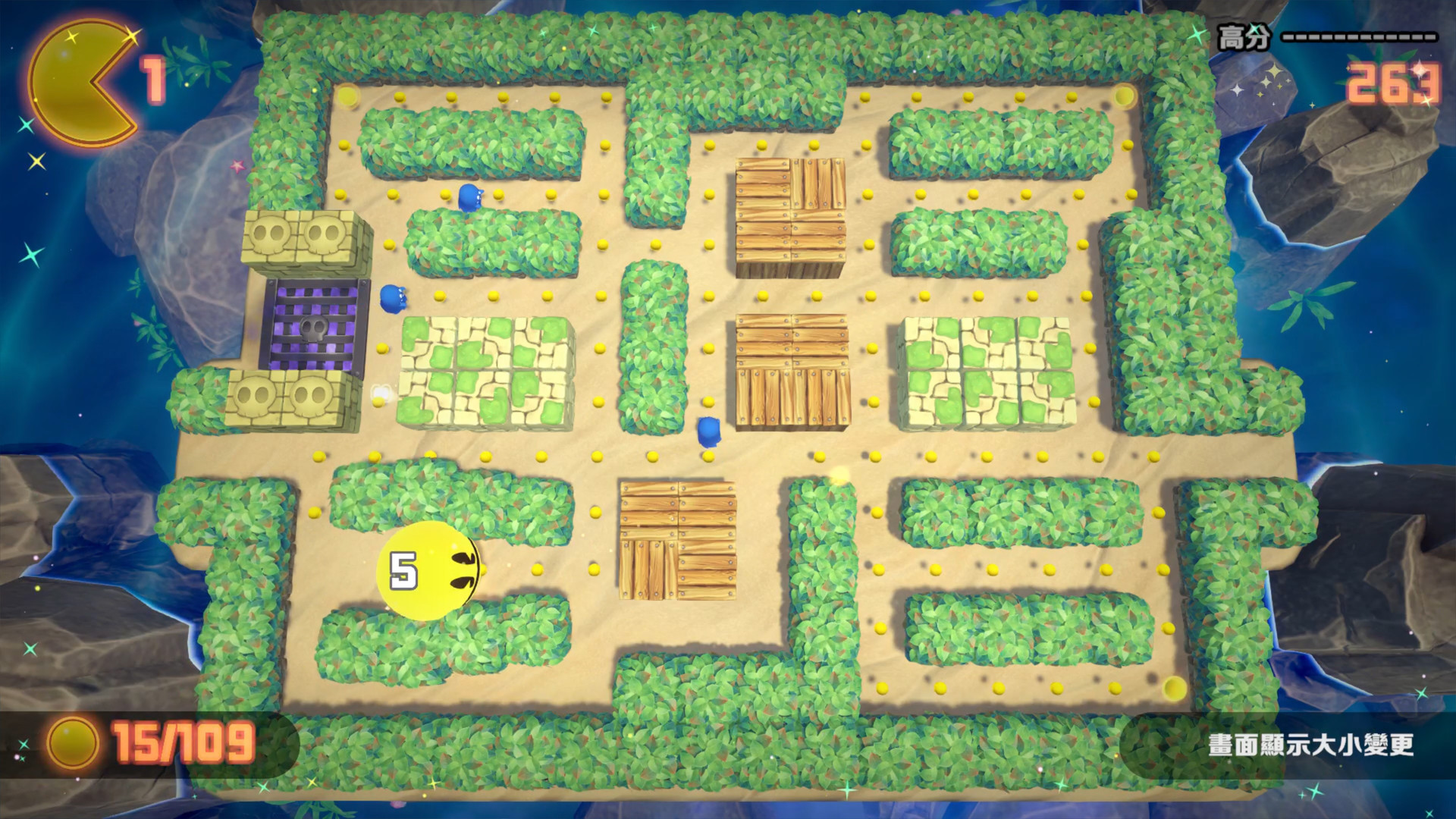
Task: Click the dark skull emblem on the ghost pen
Action: click(315, 330)
